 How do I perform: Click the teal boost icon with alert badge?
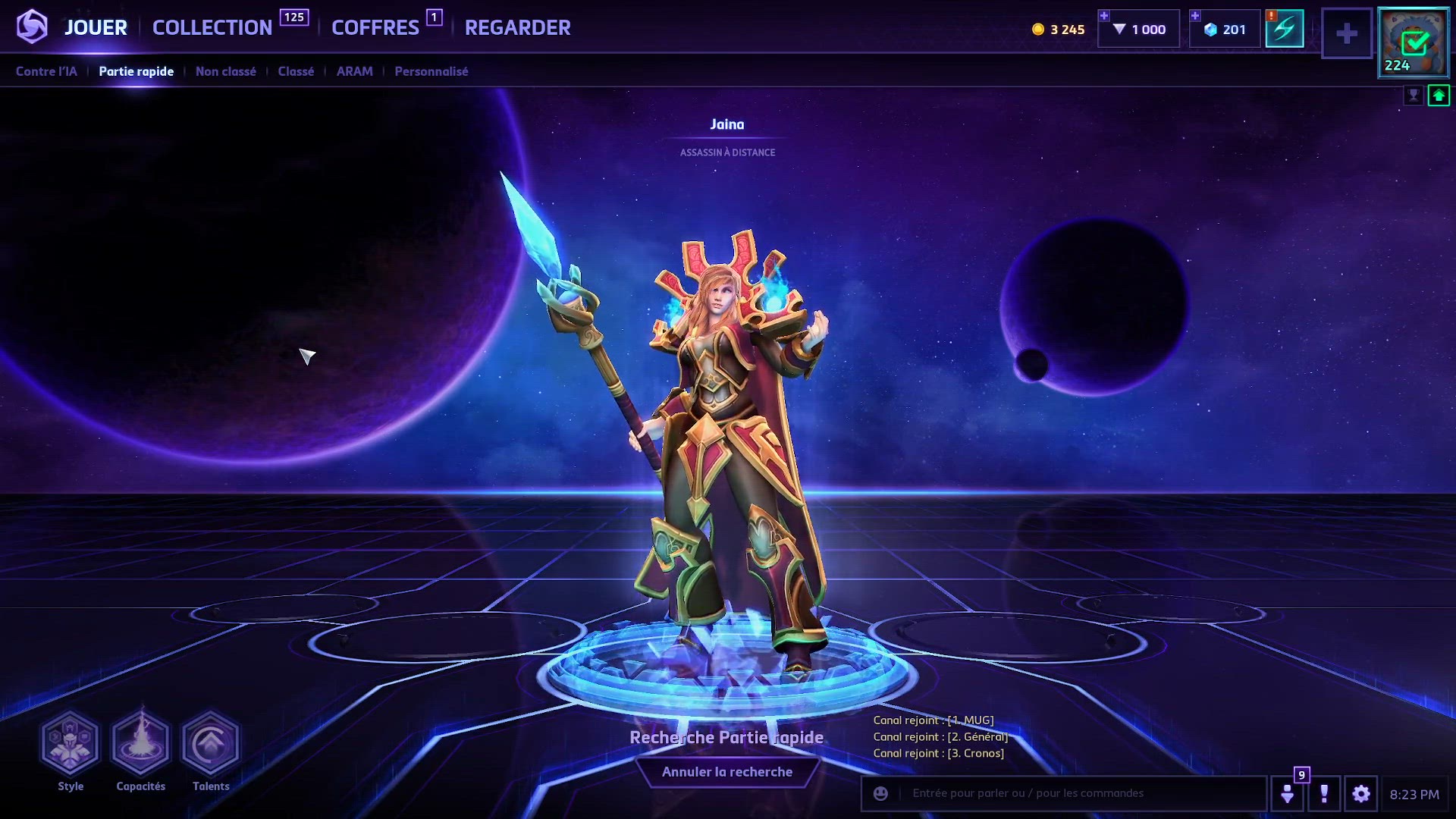[x=1285, y=29]
